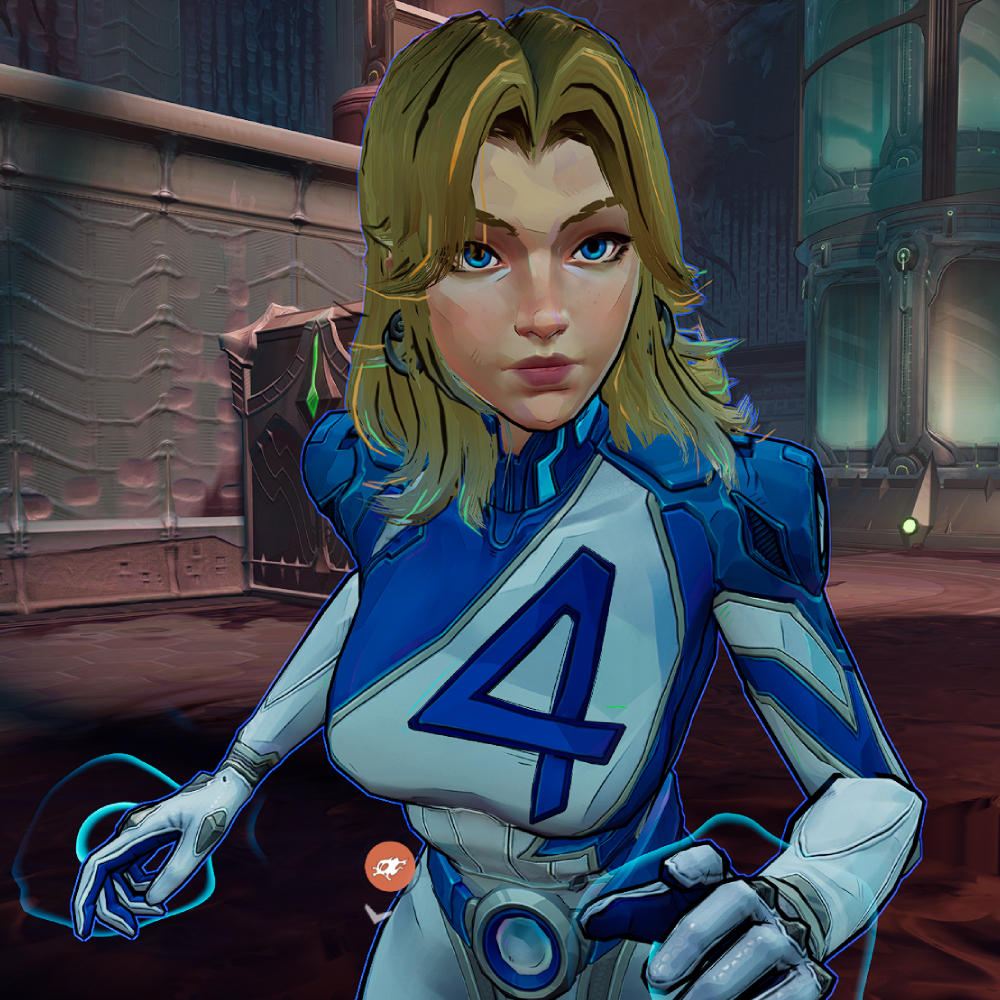Click the orange creature marker icon

tap(390, 866)
